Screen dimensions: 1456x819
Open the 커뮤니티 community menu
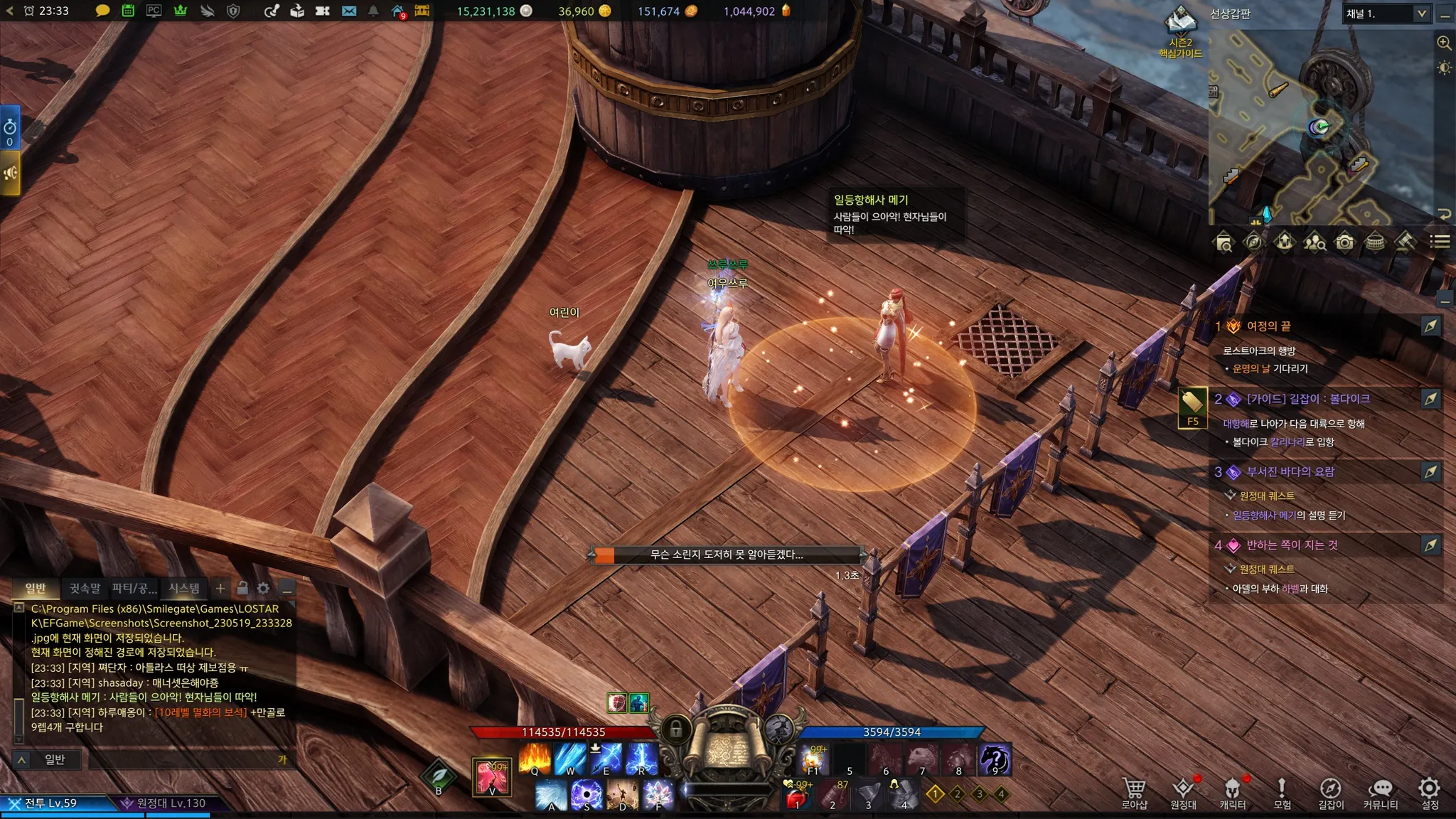[1381, 793]
